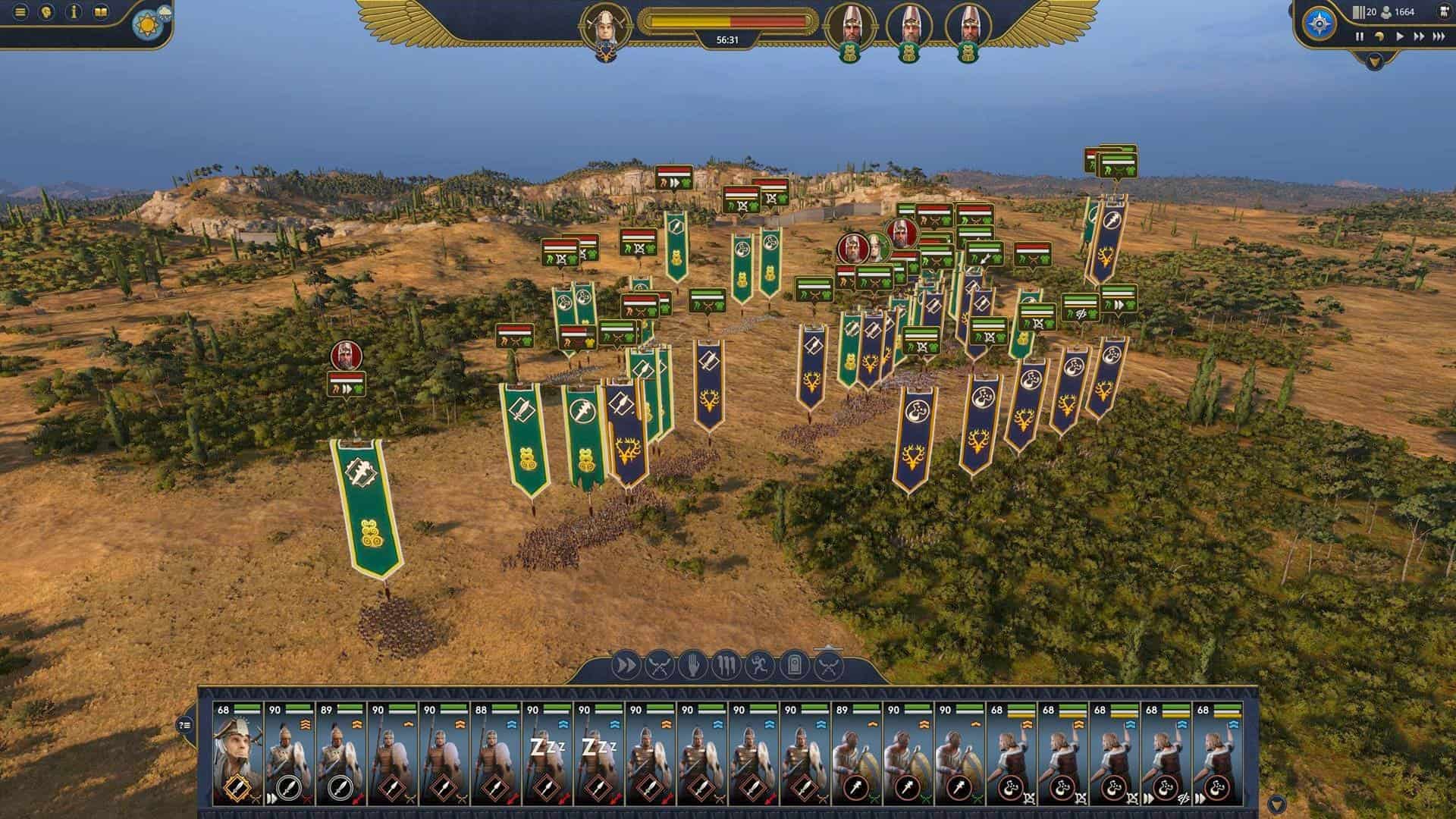
Task: Activate the raised hand halt order
Action: [693, 667]
